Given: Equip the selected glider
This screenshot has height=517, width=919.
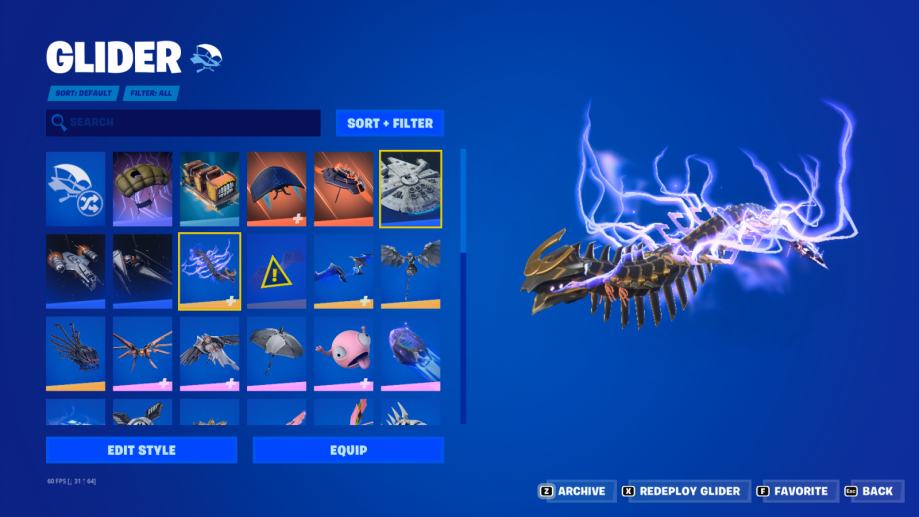Looking at the screenshot, I should [348, 450].
